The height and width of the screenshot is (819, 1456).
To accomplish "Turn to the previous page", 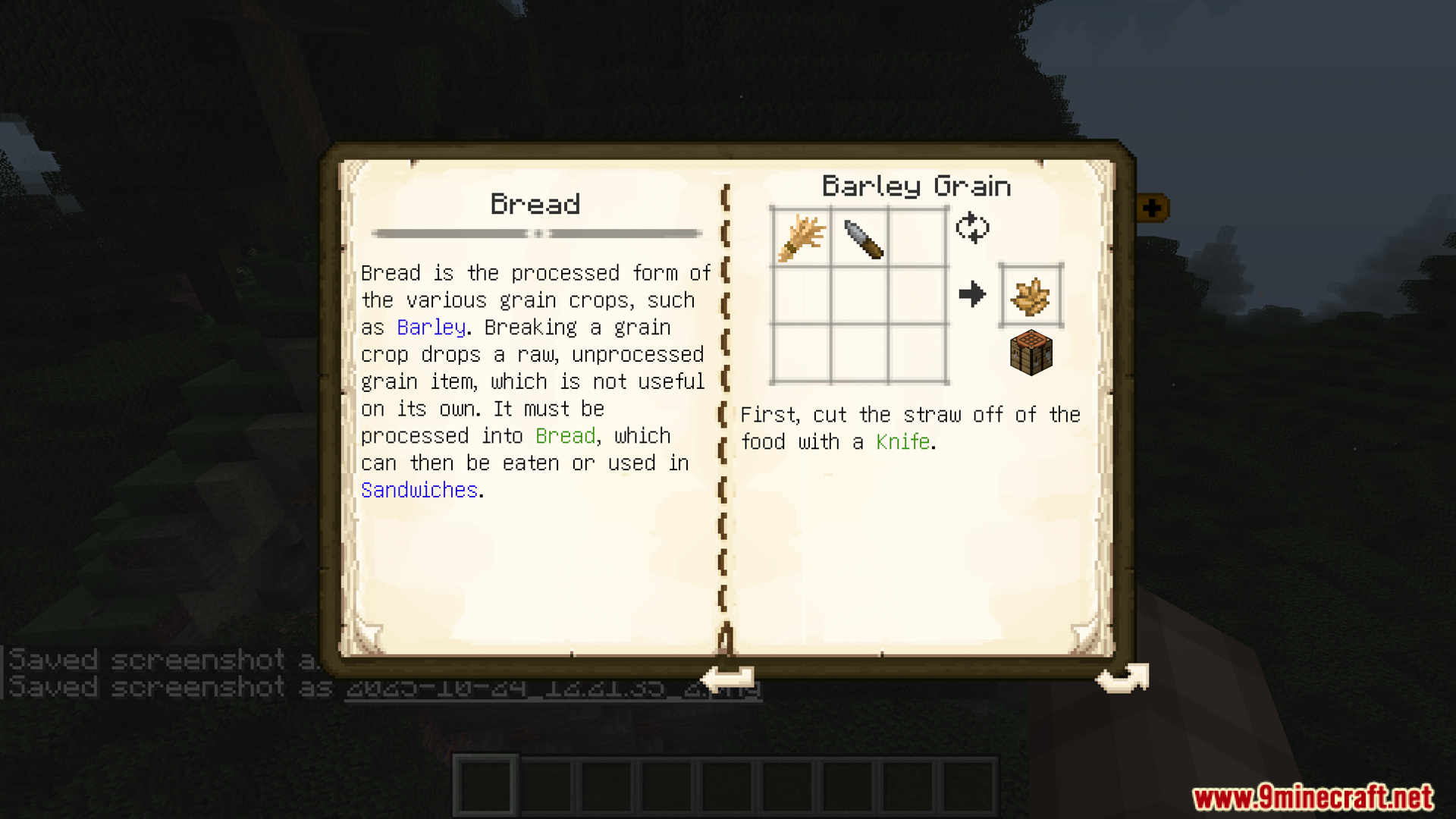I will coord(730,677).
